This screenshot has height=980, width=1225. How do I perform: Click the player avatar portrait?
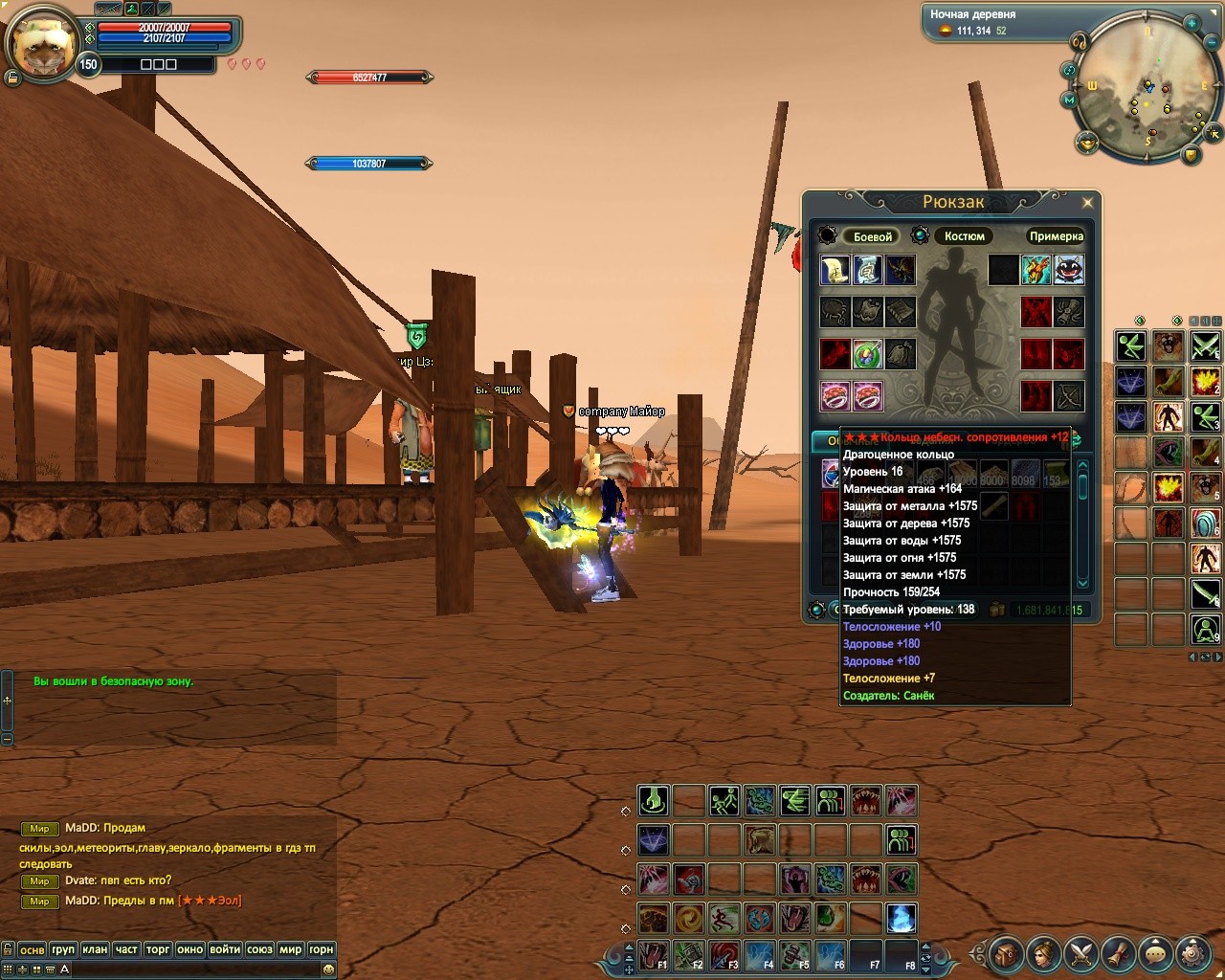[x=42, y=45]
